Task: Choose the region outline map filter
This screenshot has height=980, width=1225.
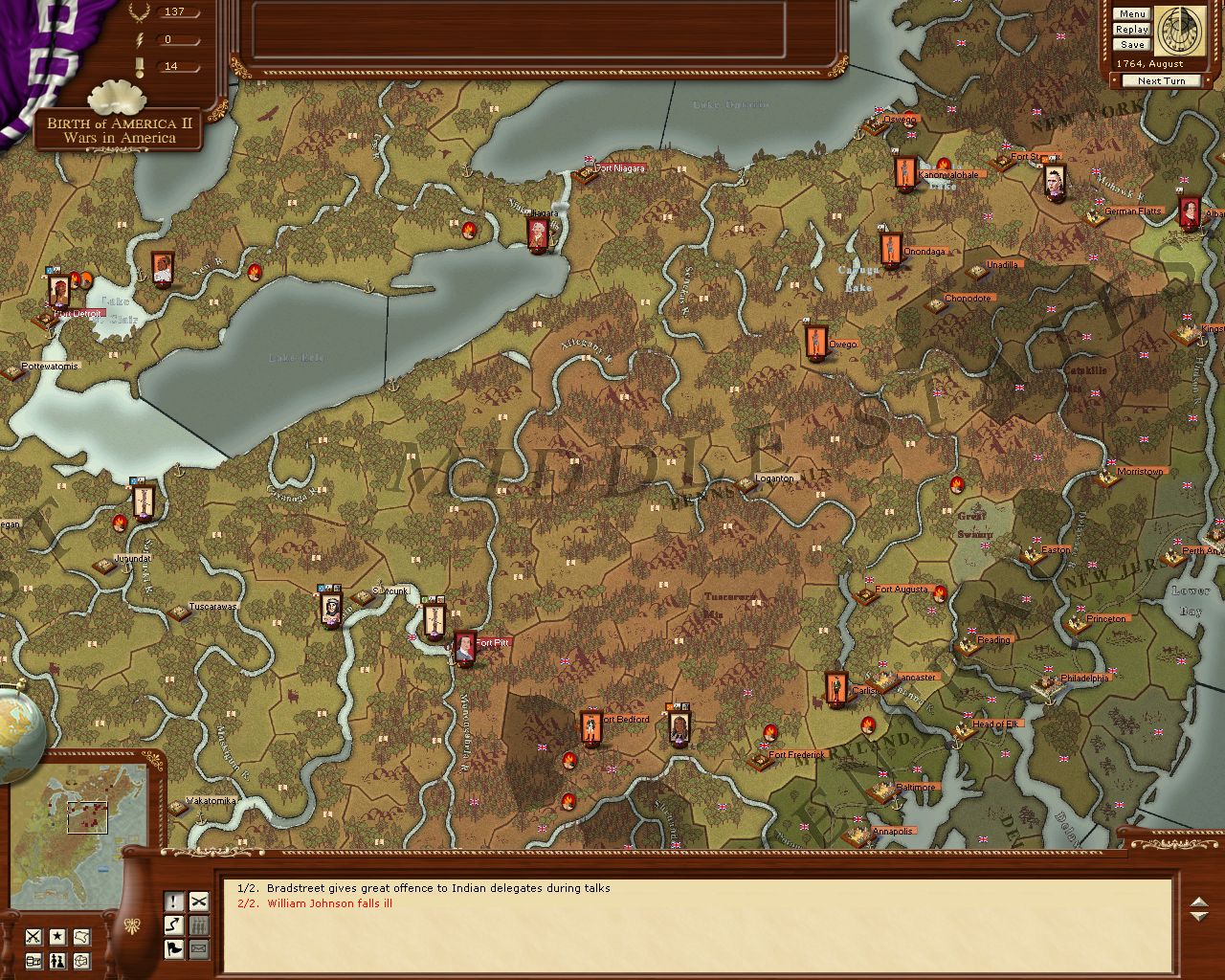Action: coord(82,936)
